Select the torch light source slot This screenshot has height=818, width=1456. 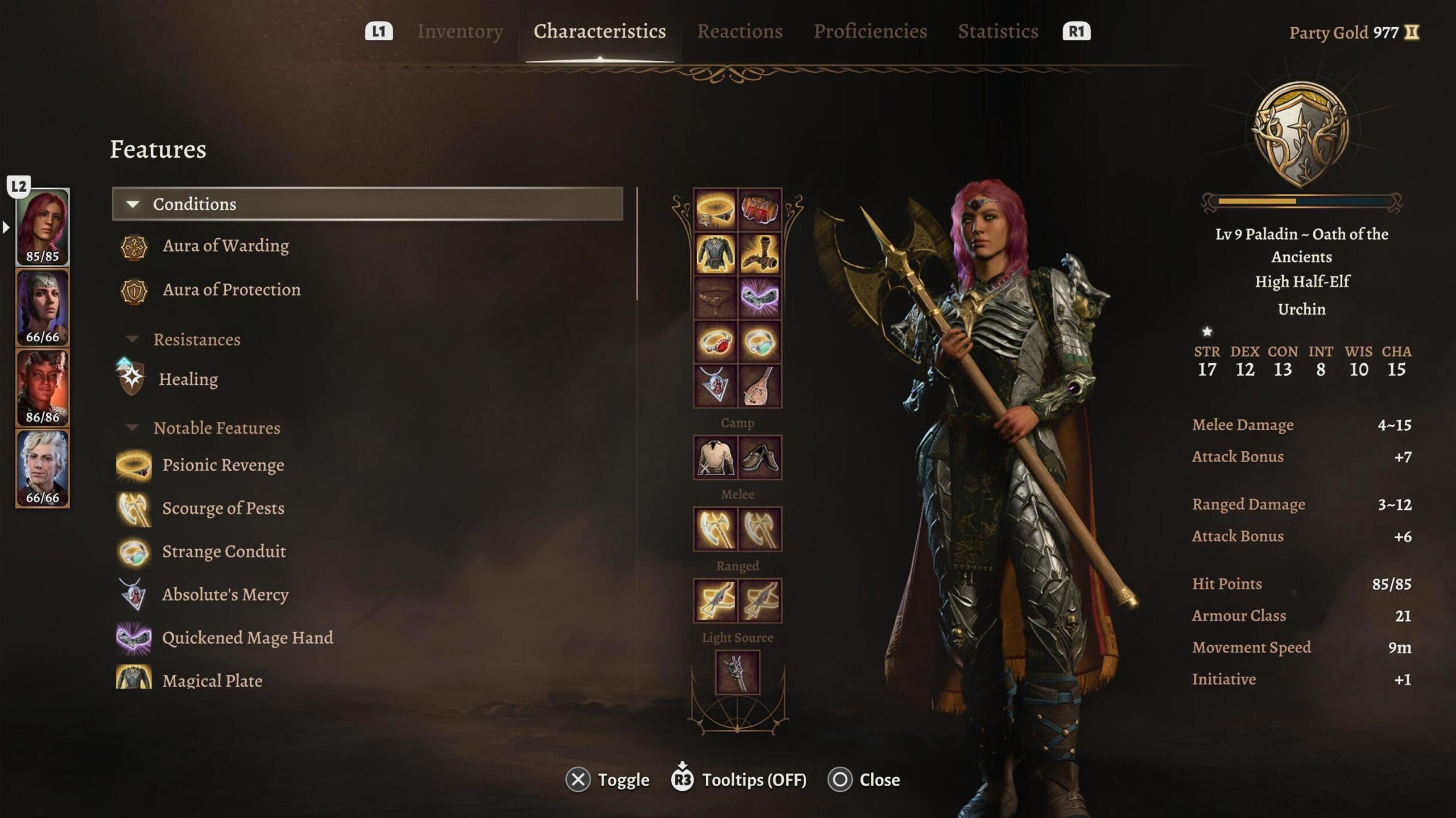(737, 673)
